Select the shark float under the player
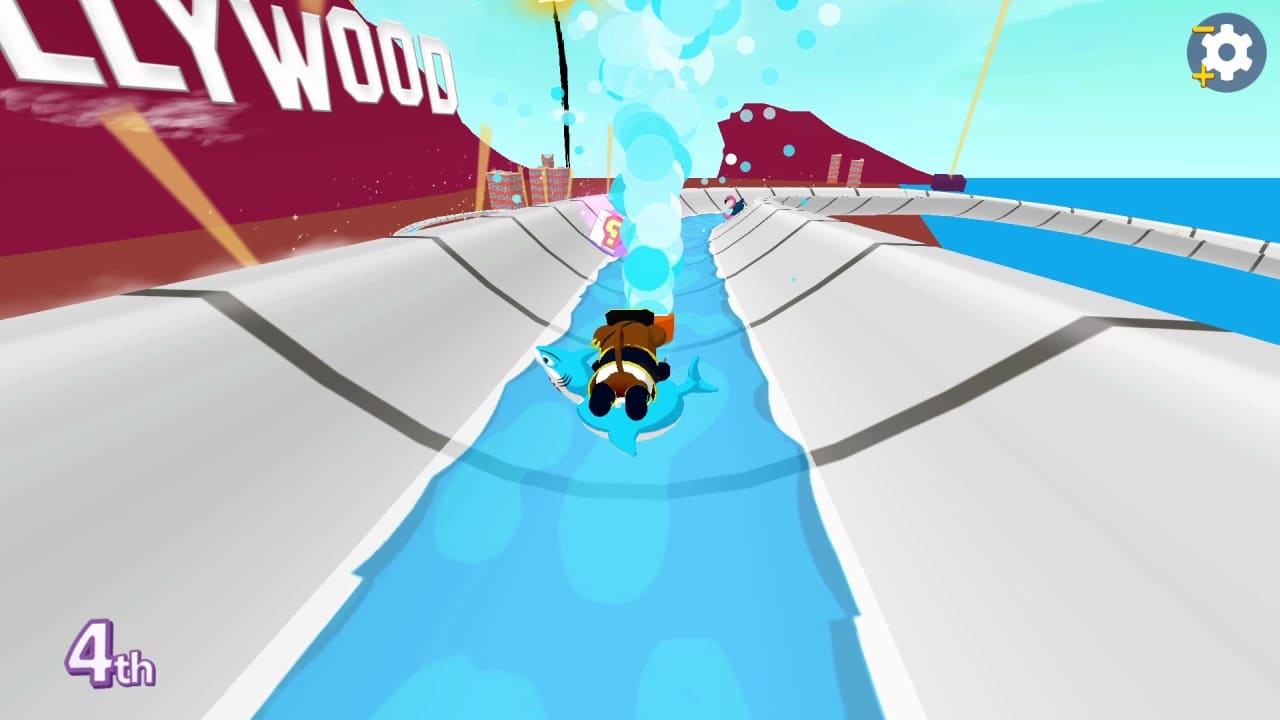Viewport: 1280px width, 720px height. pos(620,400)
